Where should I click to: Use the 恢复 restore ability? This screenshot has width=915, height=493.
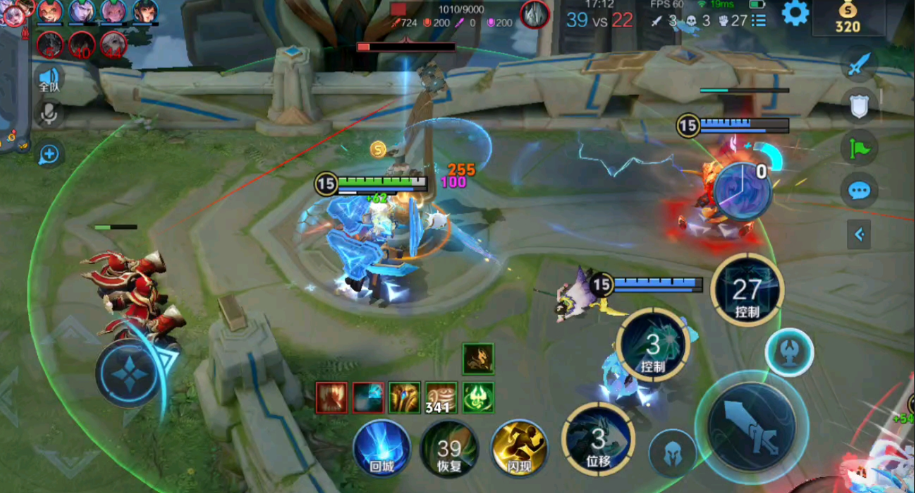tap(449, 447)
